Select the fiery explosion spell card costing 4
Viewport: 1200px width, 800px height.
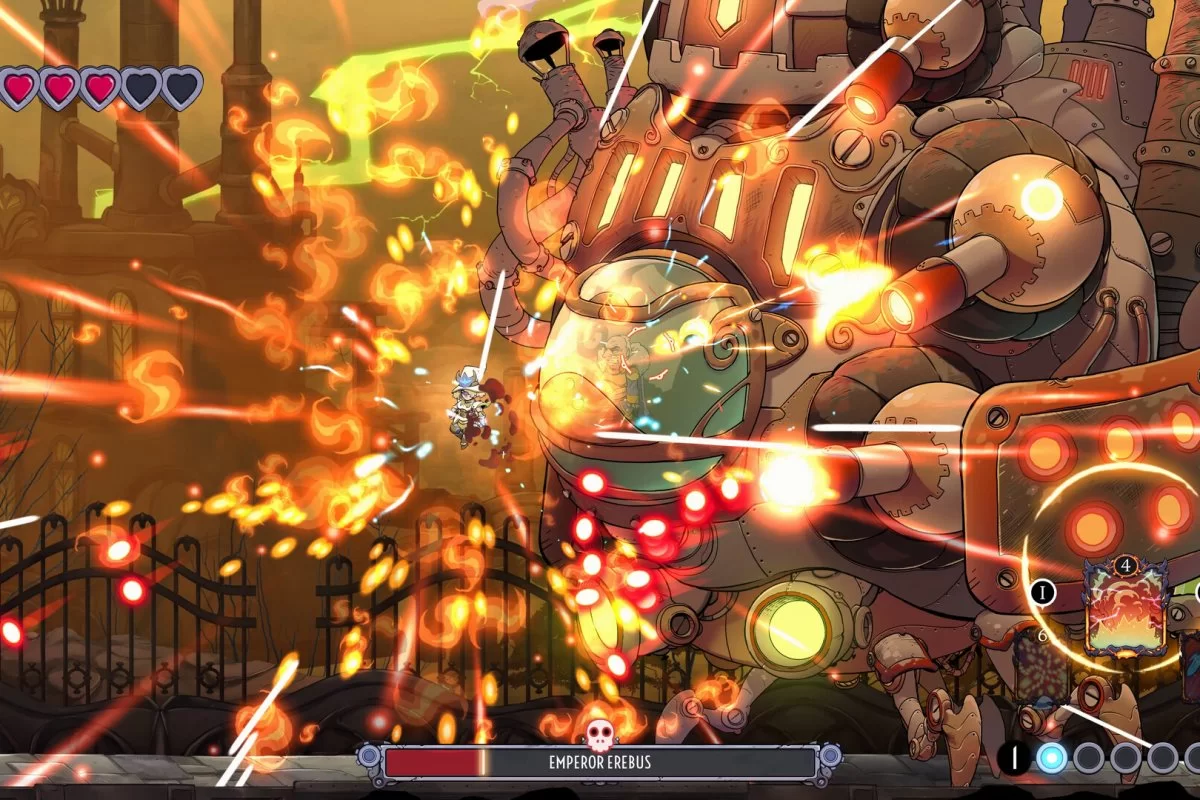[x=1126, y=610]
